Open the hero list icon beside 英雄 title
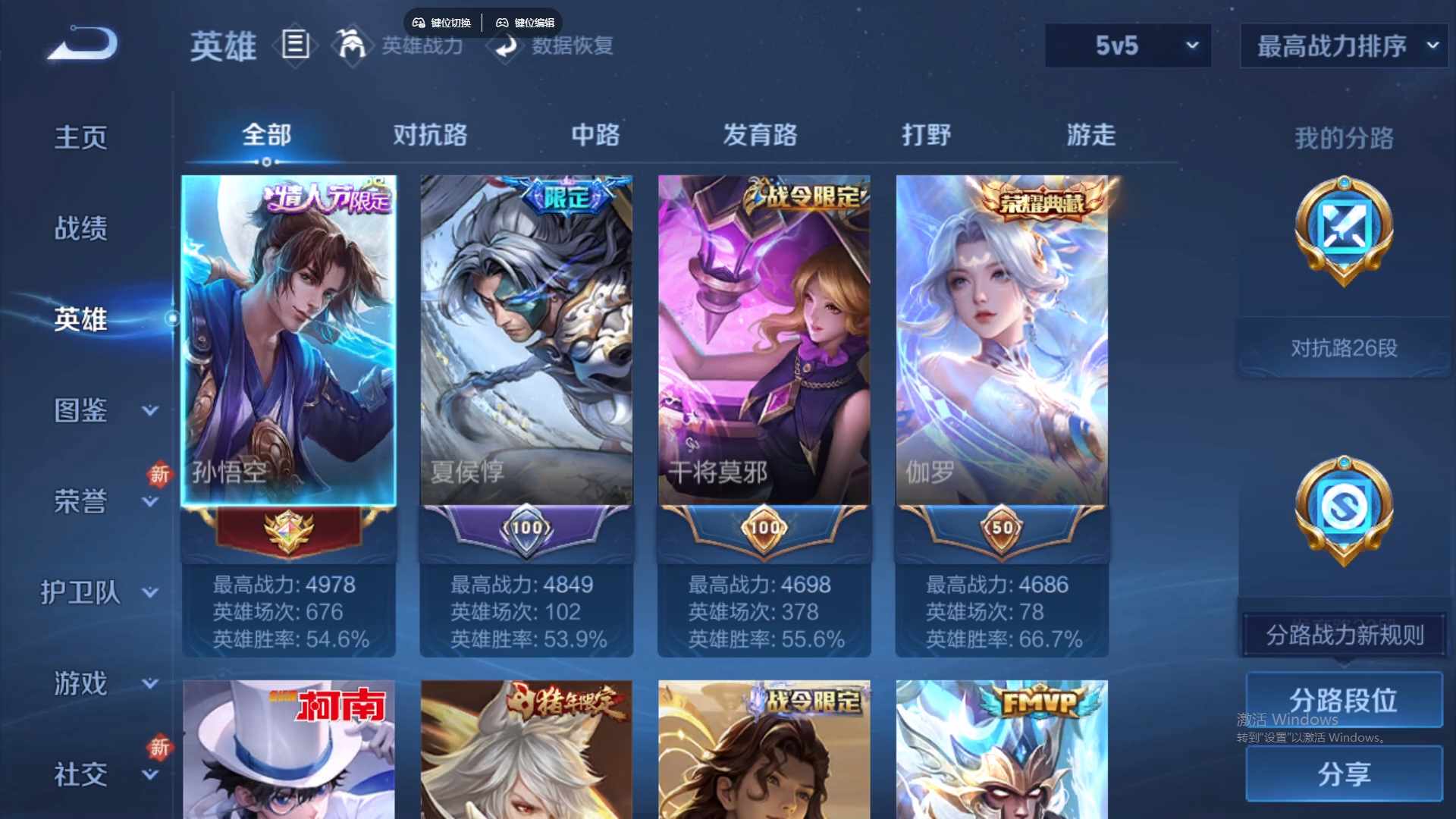 click(x=295, y=45)
